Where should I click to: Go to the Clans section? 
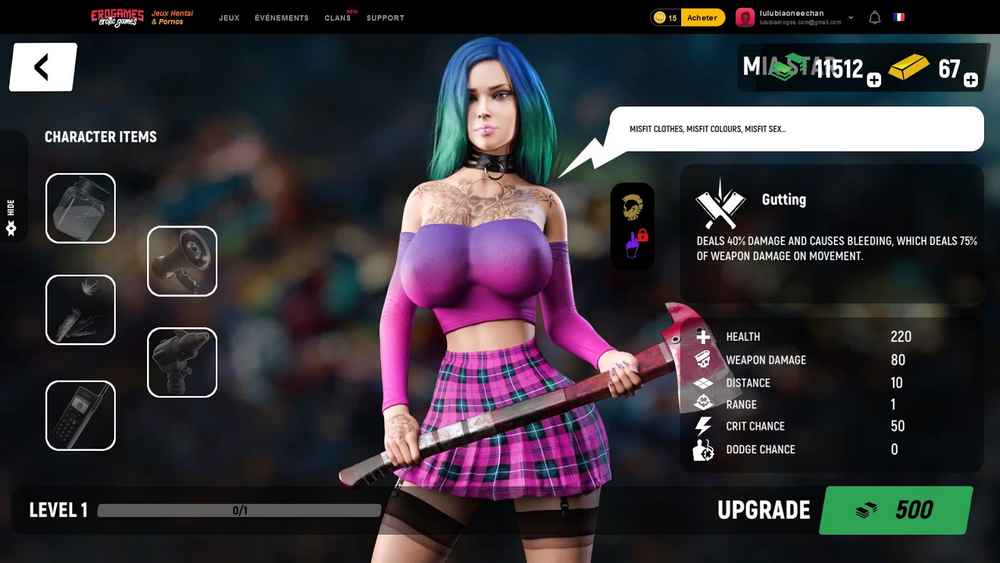pos(337,18)
